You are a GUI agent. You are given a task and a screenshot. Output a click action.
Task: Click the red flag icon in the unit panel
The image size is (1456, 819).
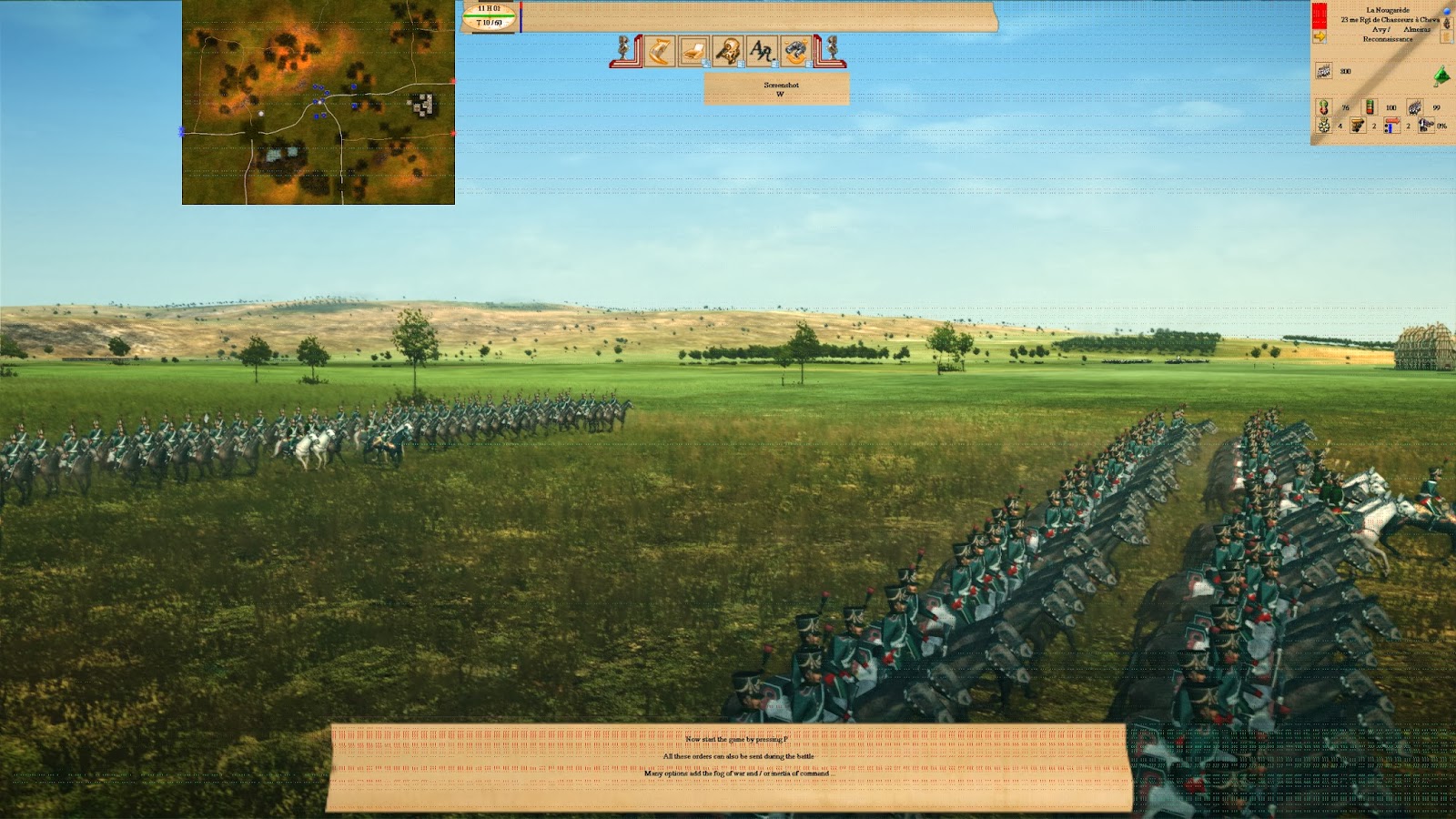(1319, 15)
